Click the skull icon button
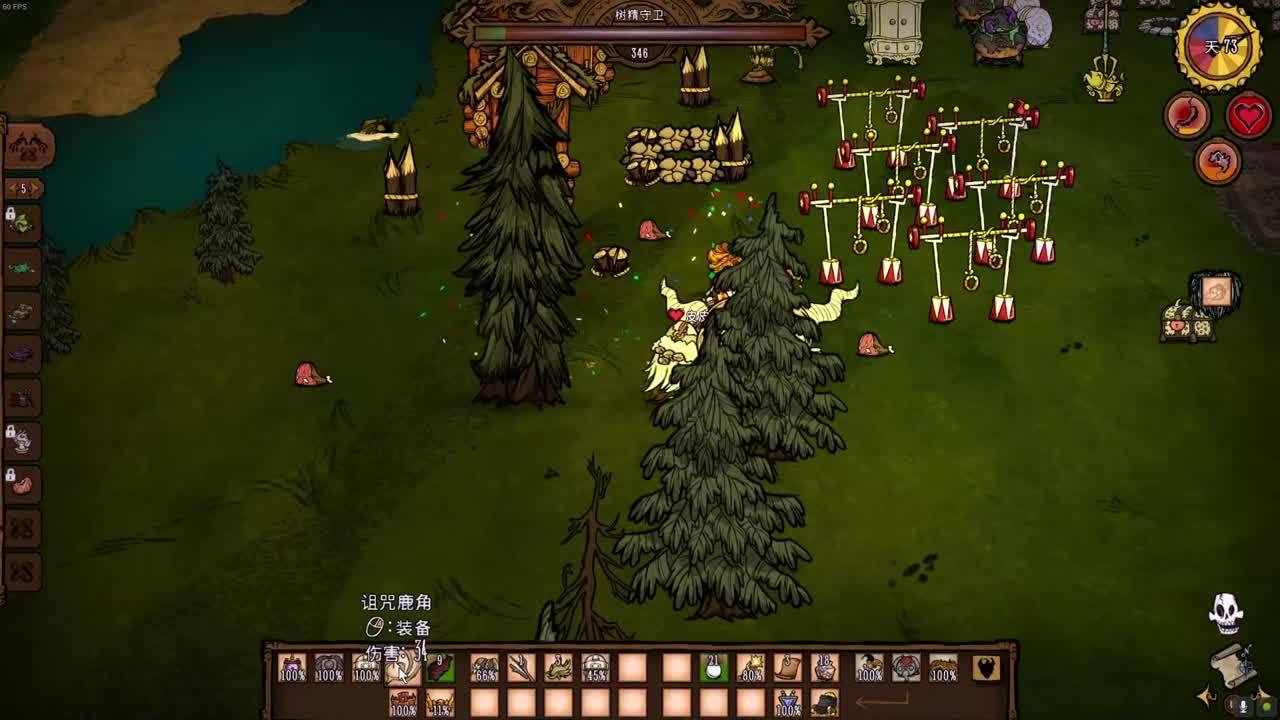The height and width of the screenshot is (720, 1280). 1226,613
